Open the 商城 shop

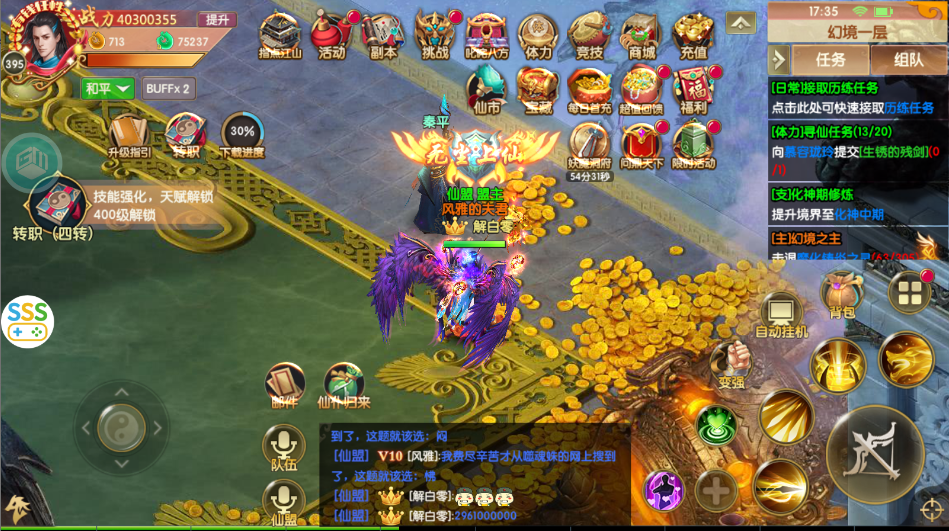click(x=641, y=37)
